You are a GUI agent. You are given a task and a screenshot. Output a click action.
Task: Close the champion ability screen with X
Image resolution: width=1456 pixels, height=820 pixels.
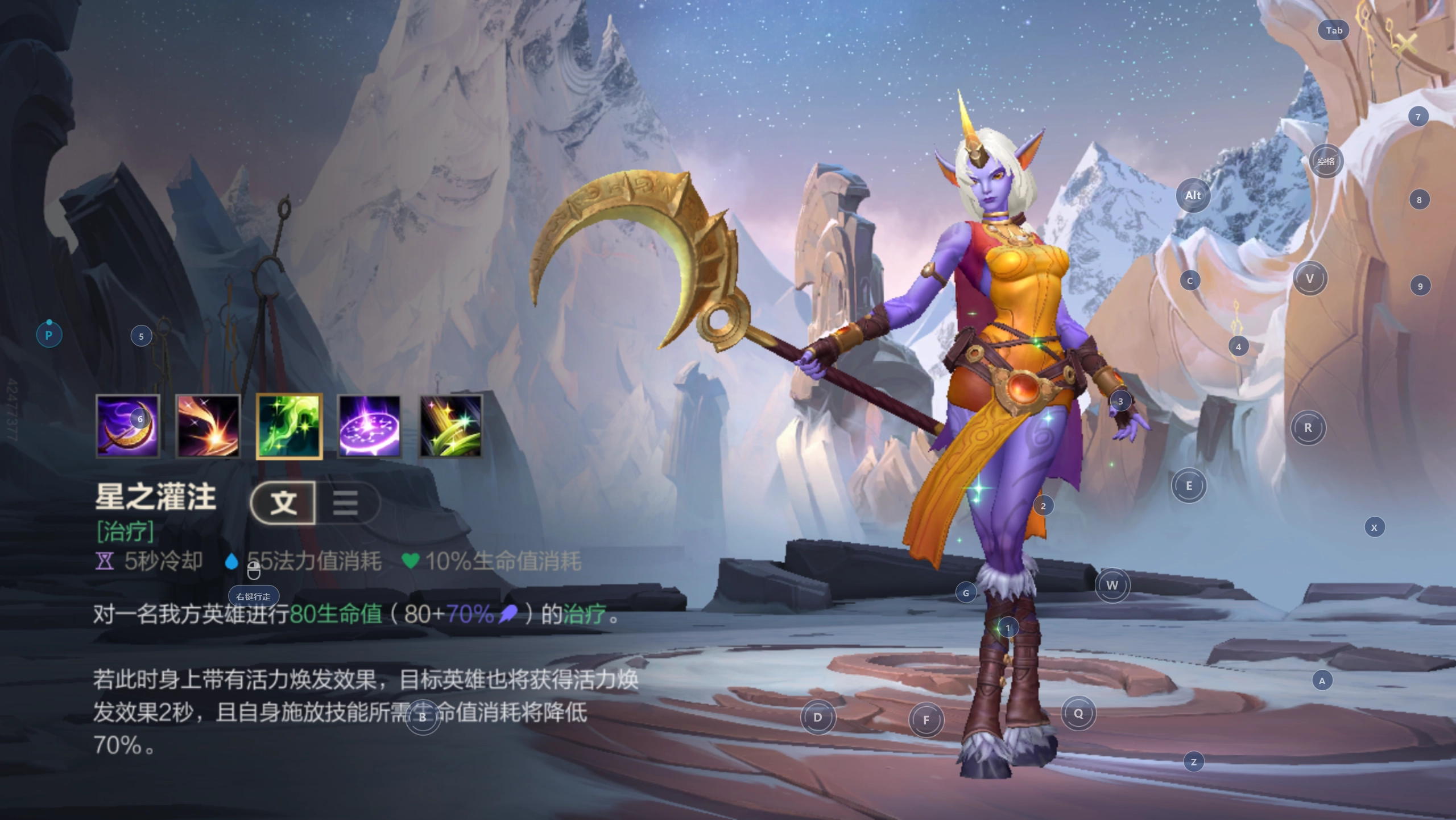click(1406, 43)
